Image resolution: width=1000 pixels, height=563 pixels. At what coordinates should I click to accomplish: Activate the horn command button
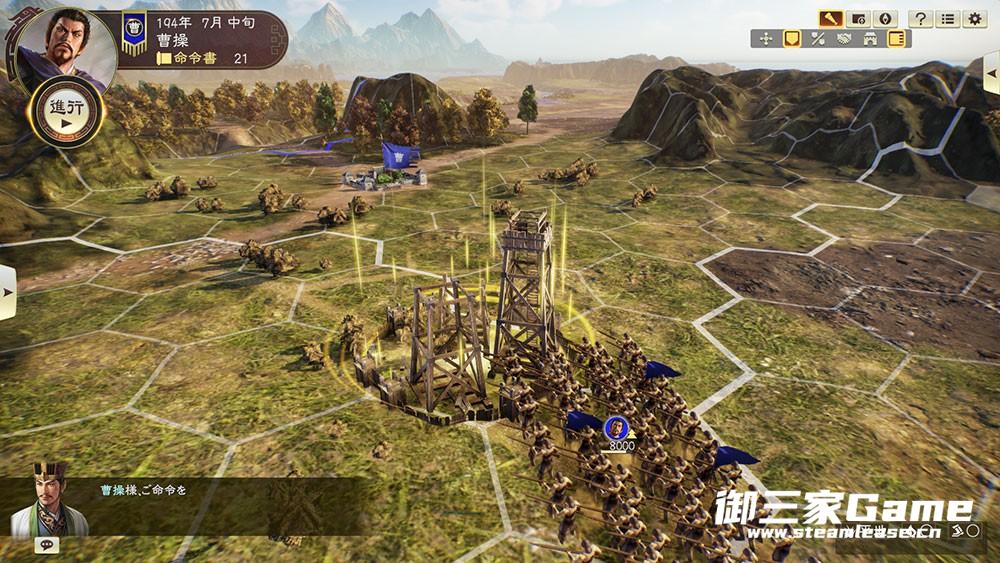pos(830,18)
